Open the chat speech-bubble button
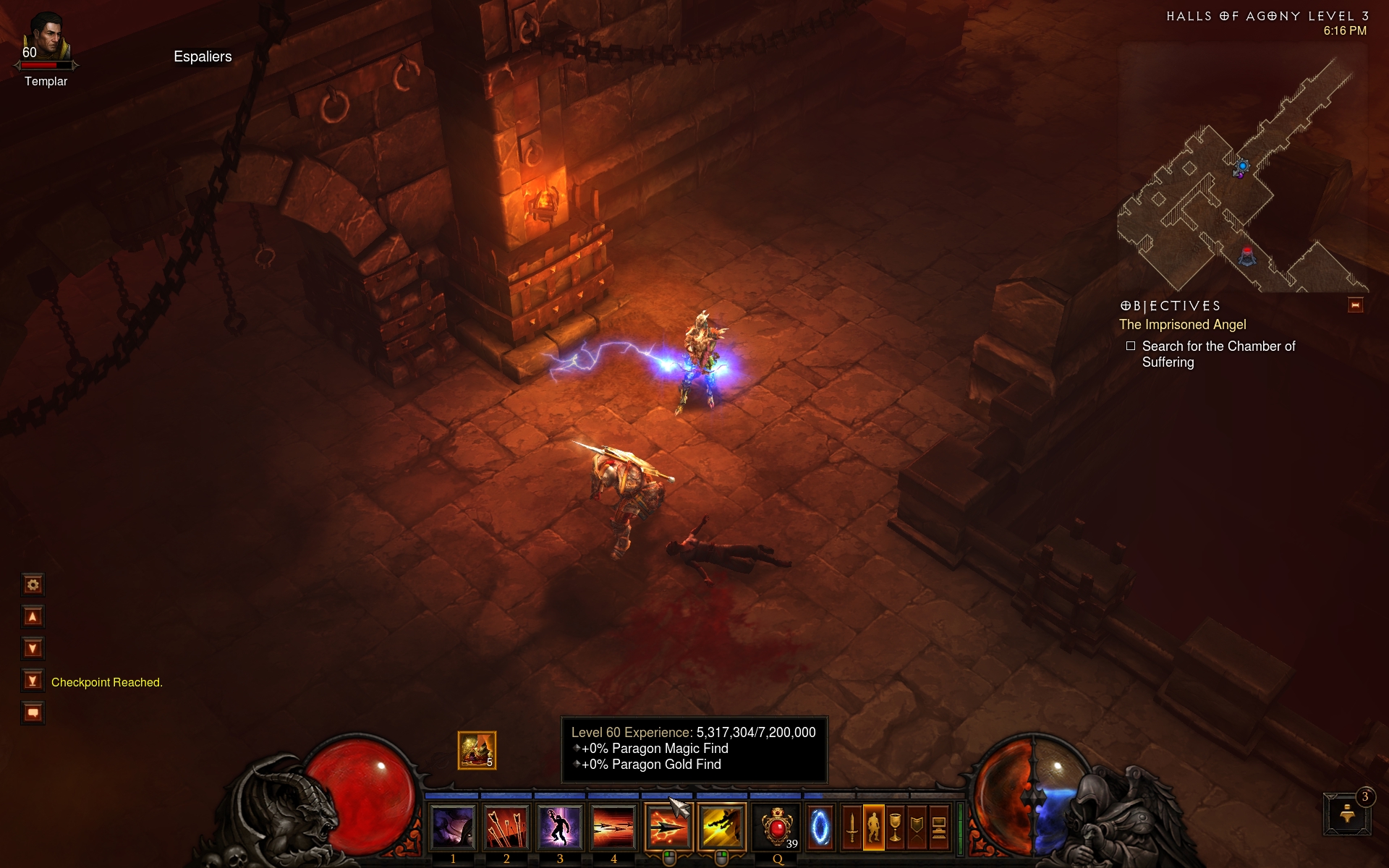1389x868 pixels. pyautogui.click(x=33, y=712)
